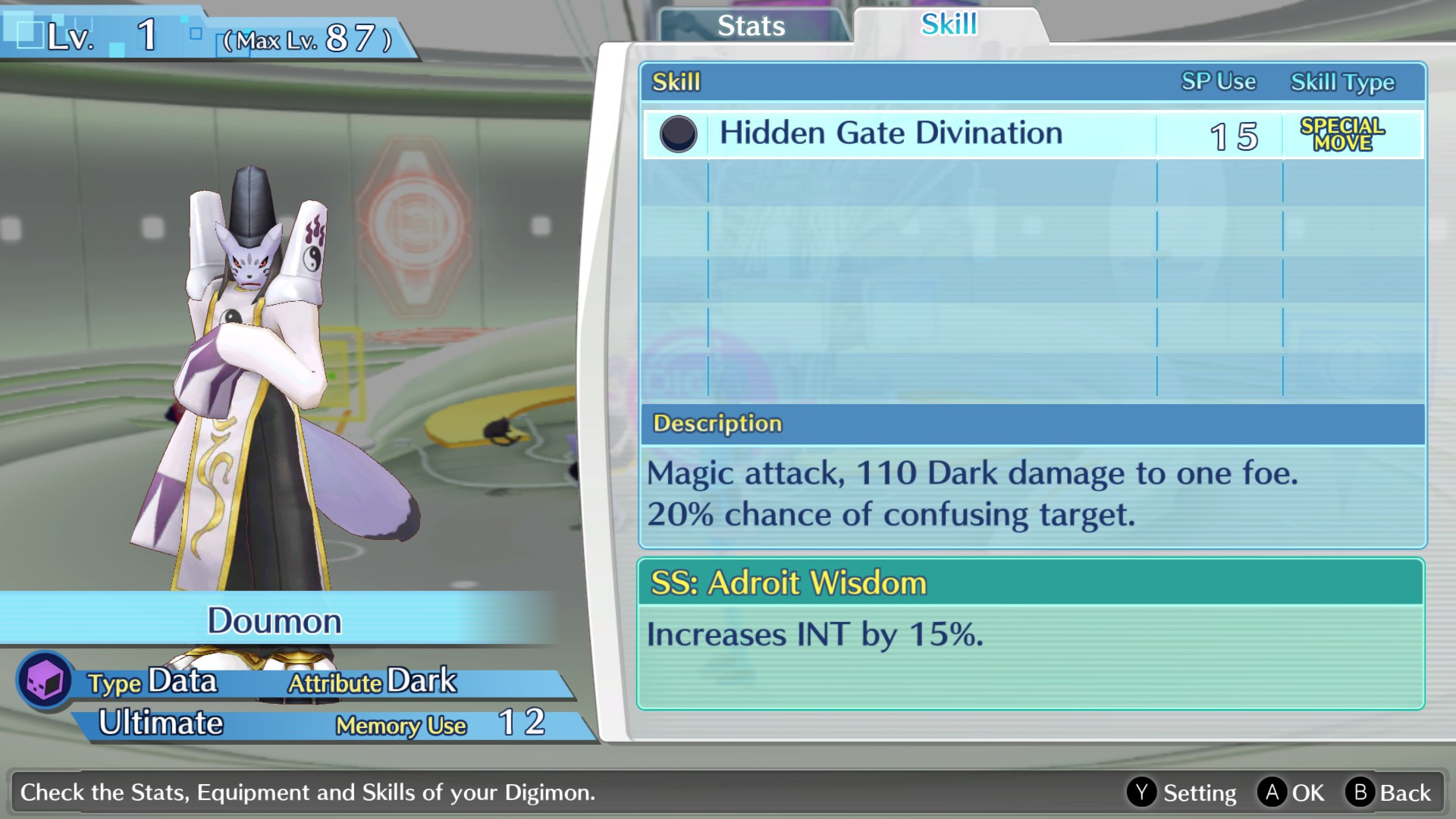Select the purple cube Digimon type icon
The height and width of the screenshot is (819, 1456).
(x=43, y=680)
